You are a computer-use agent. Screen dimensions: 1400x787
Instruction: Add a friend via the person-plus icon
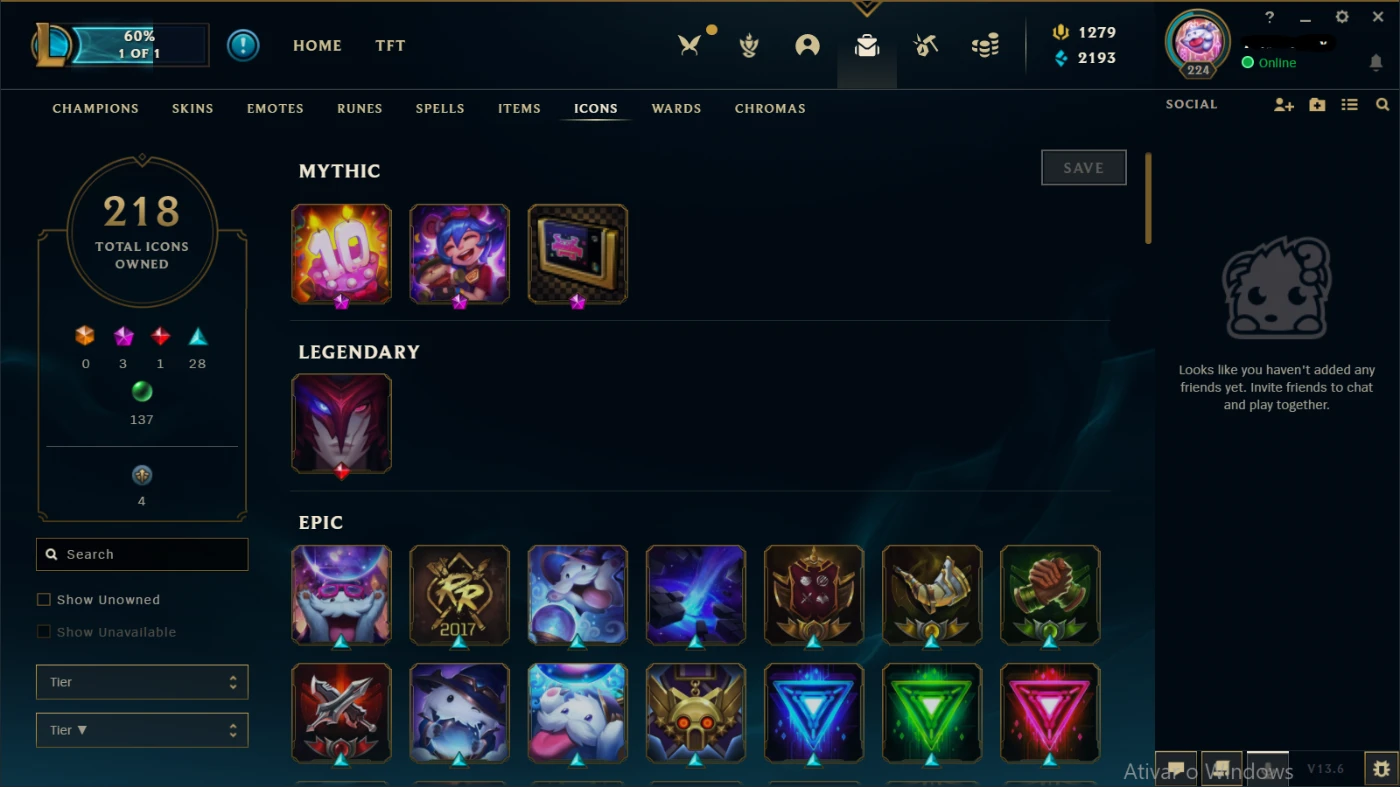(1283, 104)
